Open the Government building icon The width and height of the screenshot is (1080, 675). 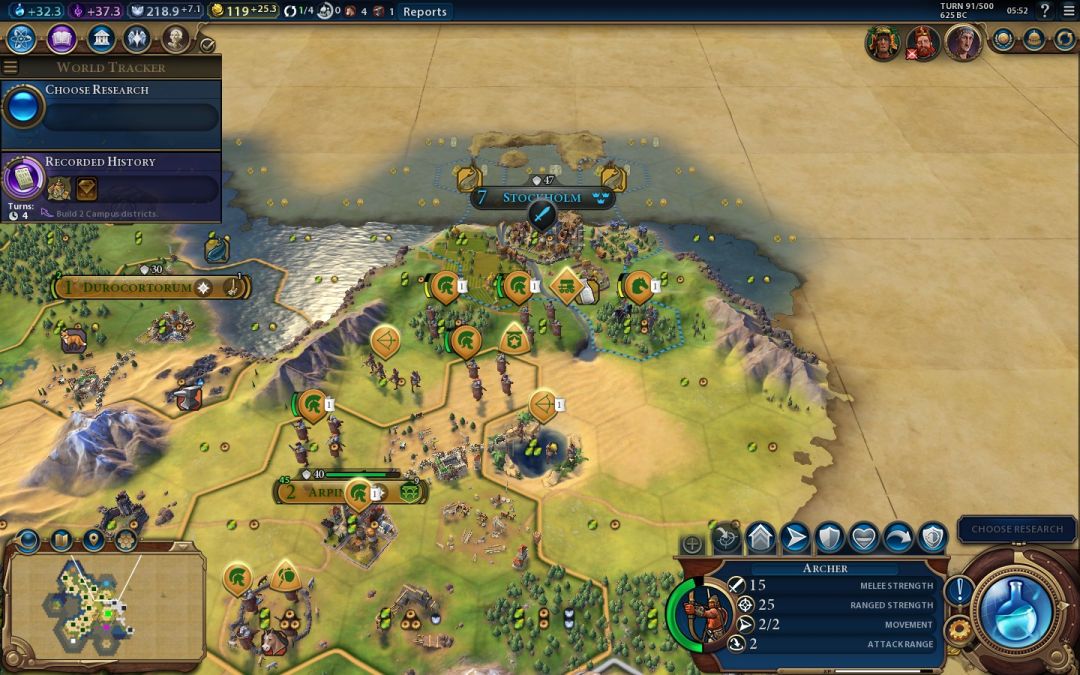point(100,39)
